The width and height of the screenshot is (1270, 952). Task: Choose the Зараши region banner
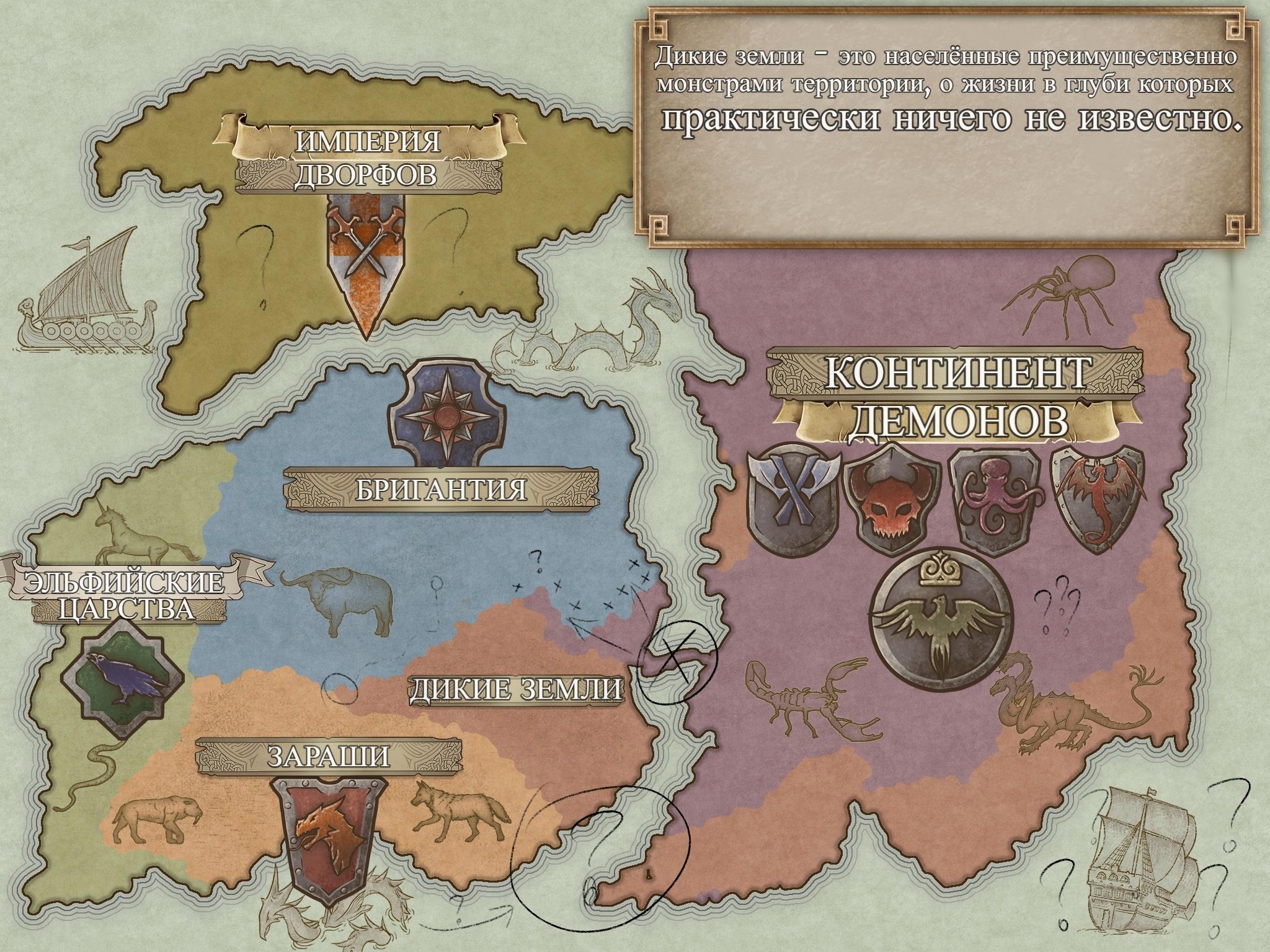tap(329, 757)
